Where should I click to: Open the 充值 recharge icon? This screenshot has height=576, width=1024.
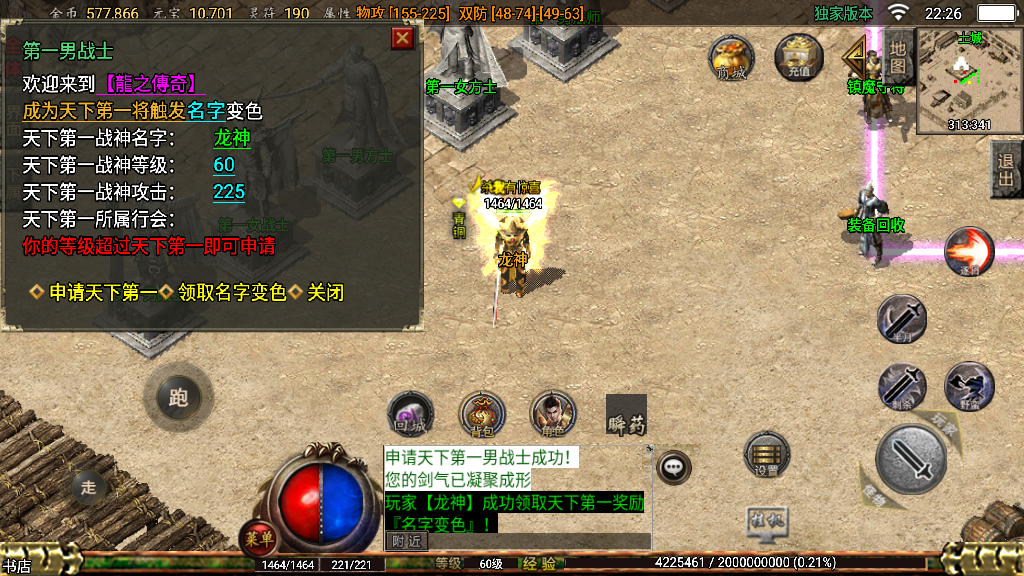(x=798, y=58)
